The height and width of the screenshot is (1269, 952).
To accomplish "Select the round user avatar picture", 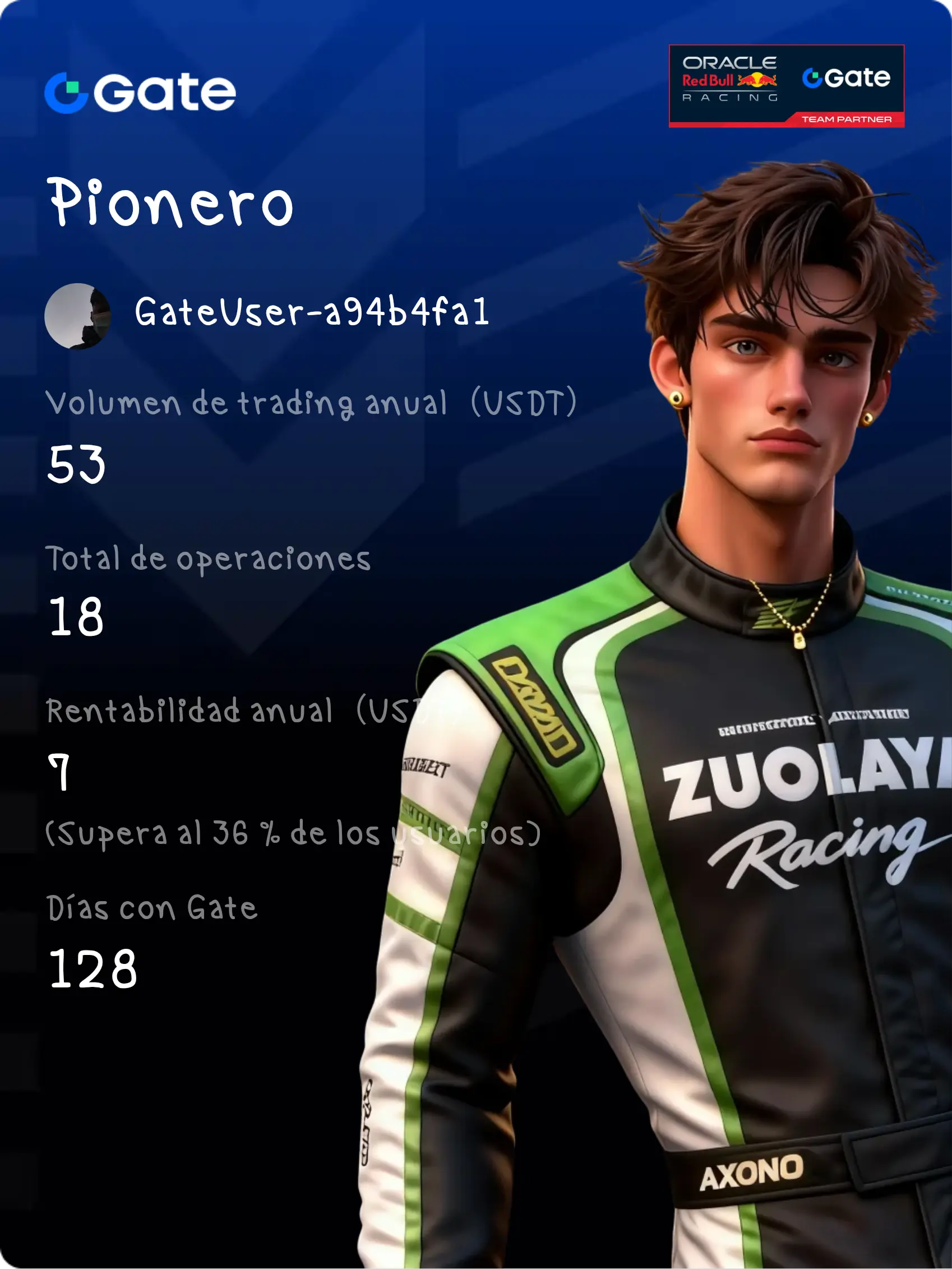I will [x=77, y=316].
